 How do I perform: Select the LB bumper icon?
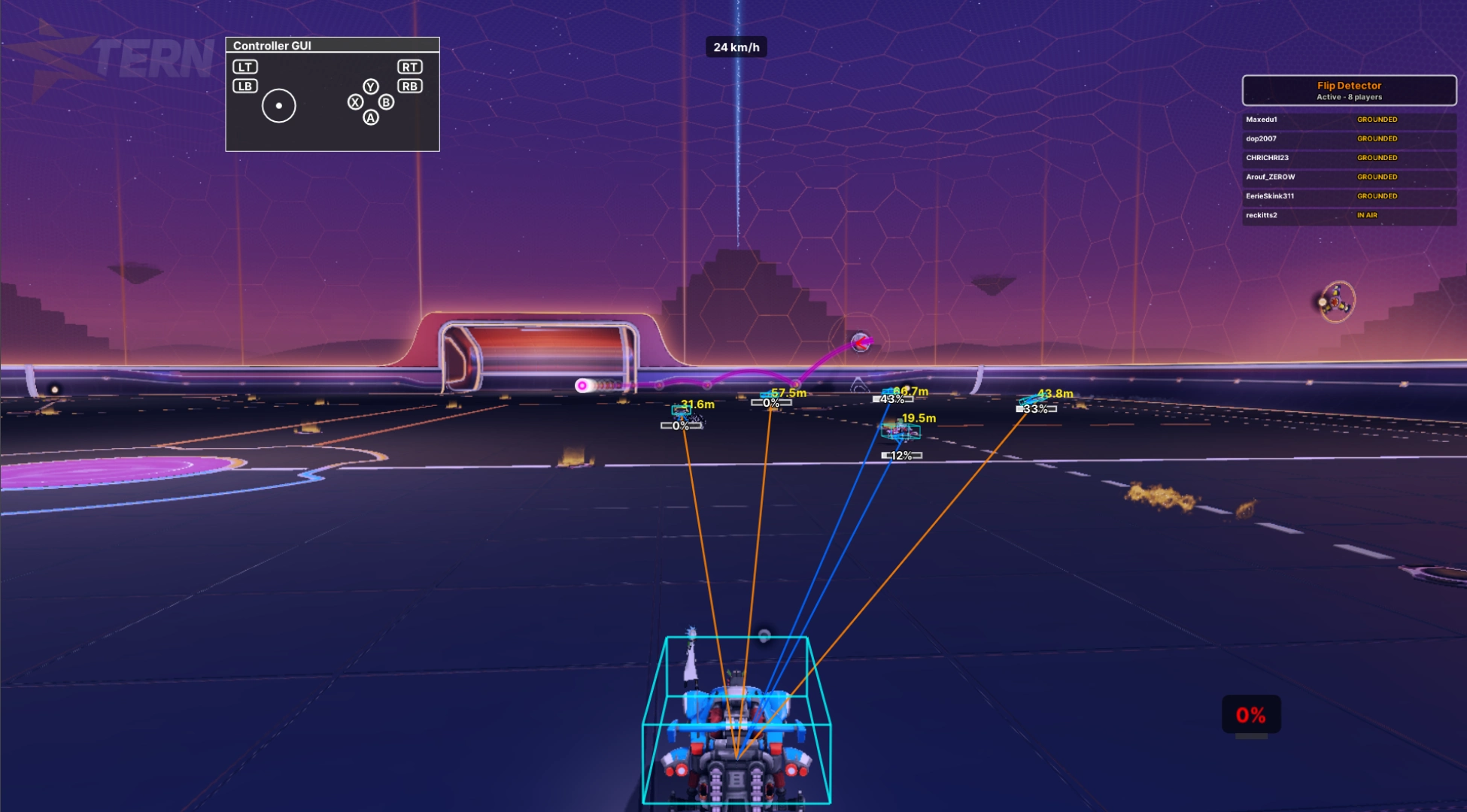click(243, 86)
